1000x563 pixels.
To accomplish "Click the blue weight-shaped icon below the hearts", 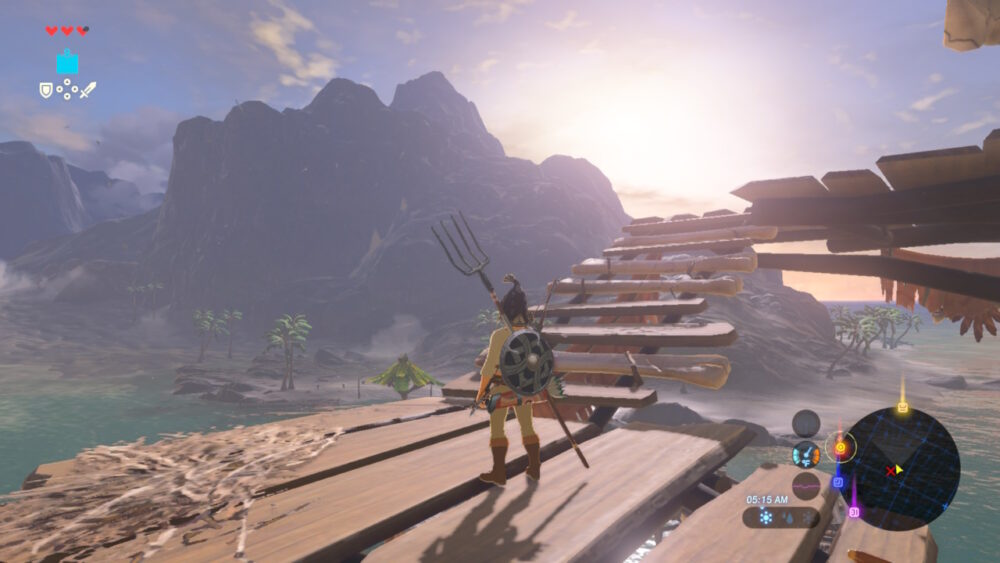I will [67, 62].
